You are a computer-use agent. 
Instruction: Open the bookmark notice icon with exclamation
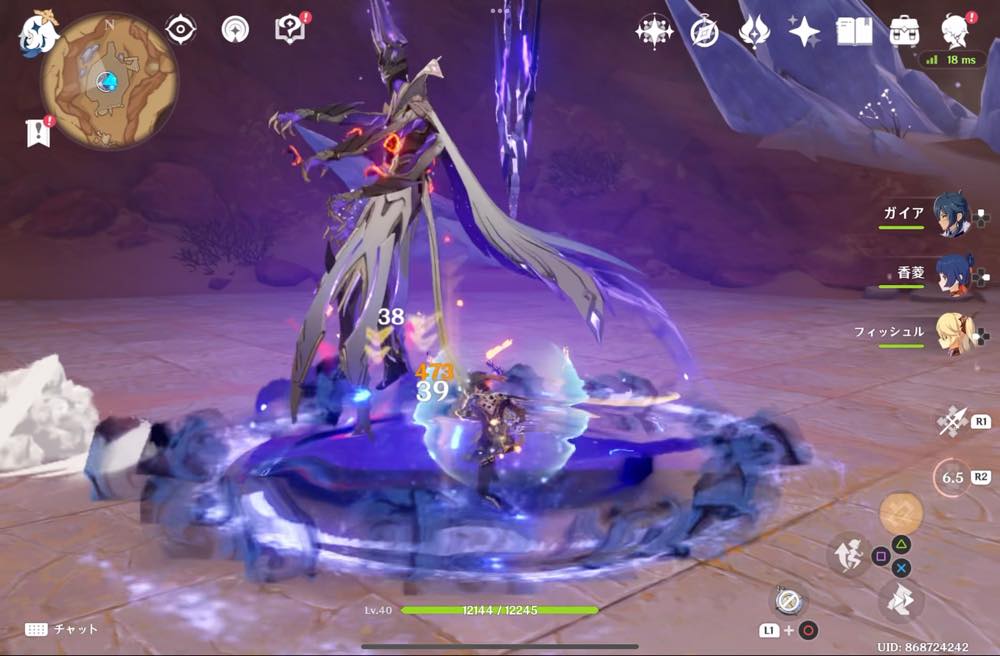38,132
